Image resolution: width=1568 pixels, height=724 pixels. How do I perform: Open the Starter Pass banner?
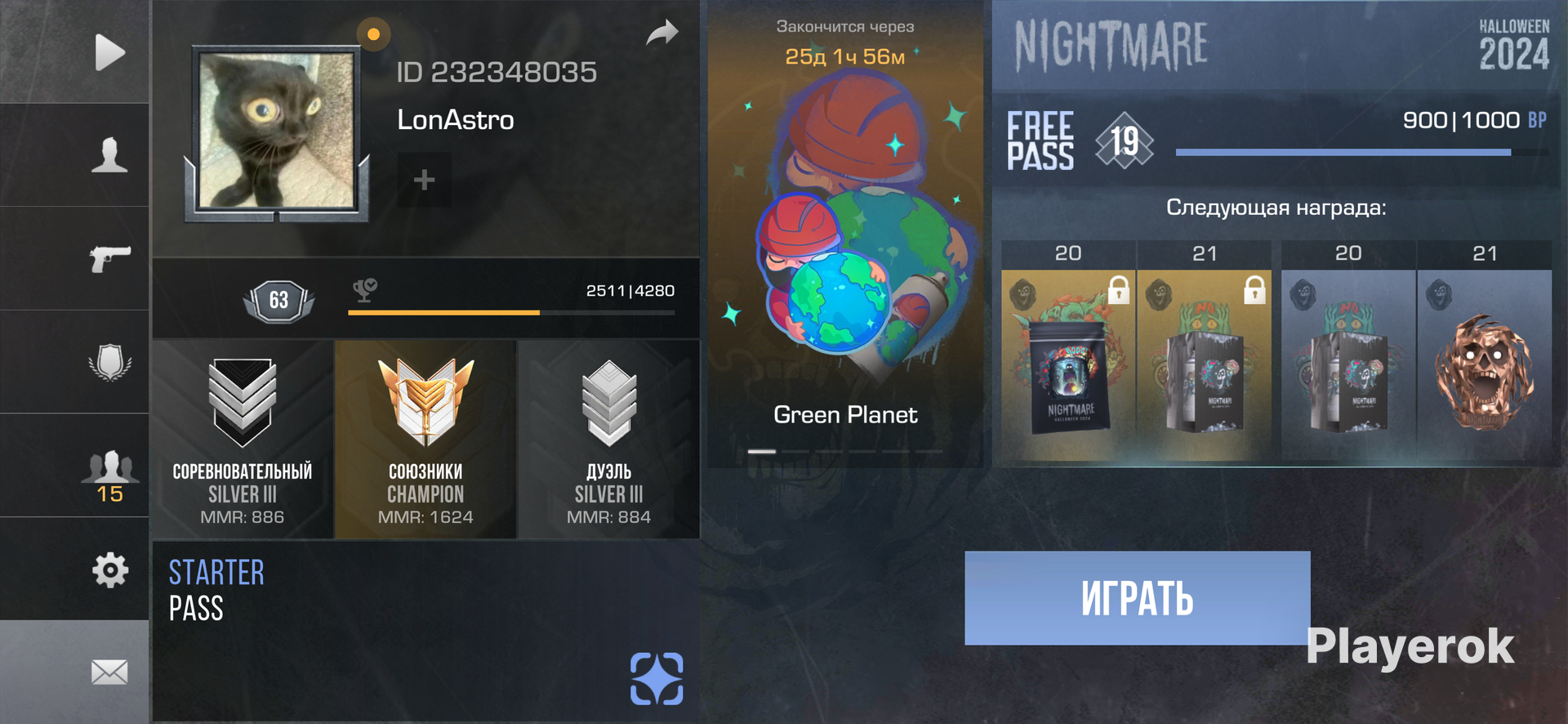pyautogui.click(x=425, y=629)
